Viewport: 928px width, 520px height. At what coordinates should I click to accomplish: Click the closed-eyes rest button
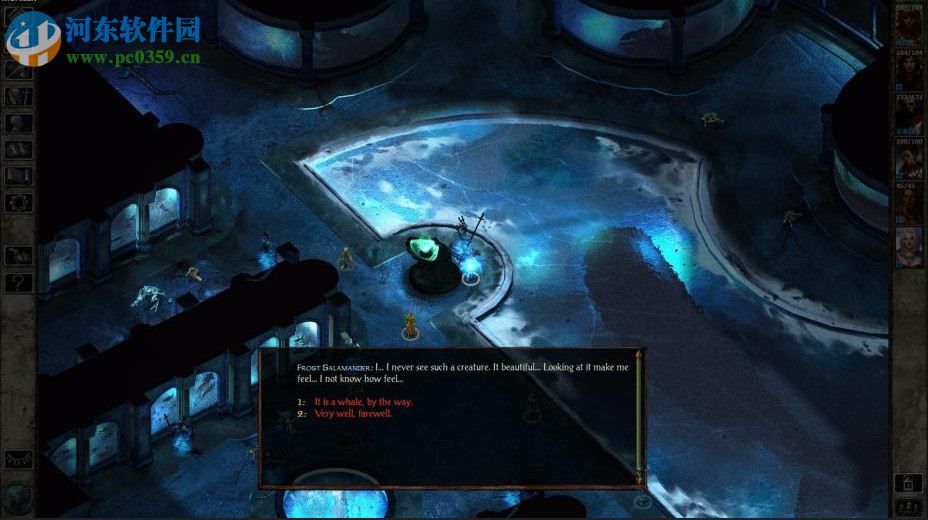(18, 458)
